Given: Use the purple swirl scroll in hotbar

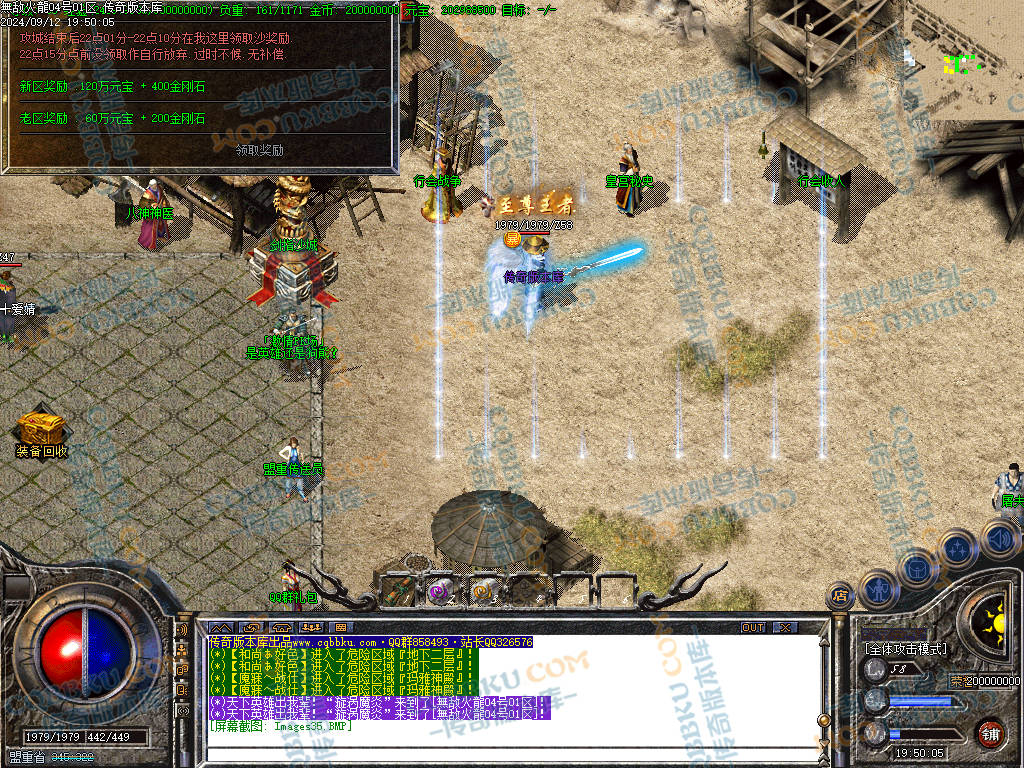Looking at the screenshot, I should tap(439, 592).
